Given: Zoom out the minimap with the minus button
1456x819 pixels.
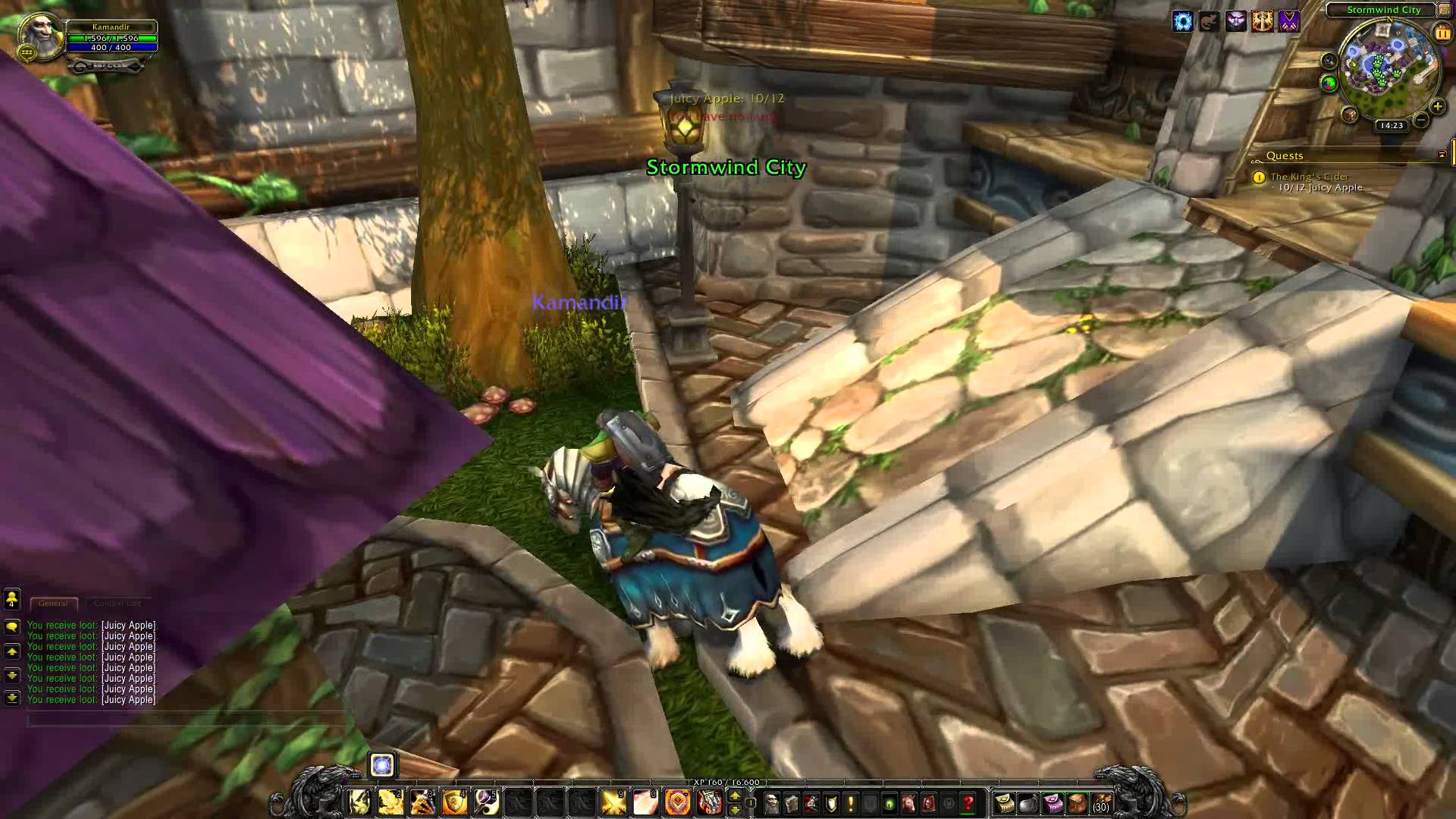Looking at the screenshot, I should point(1421,120).
